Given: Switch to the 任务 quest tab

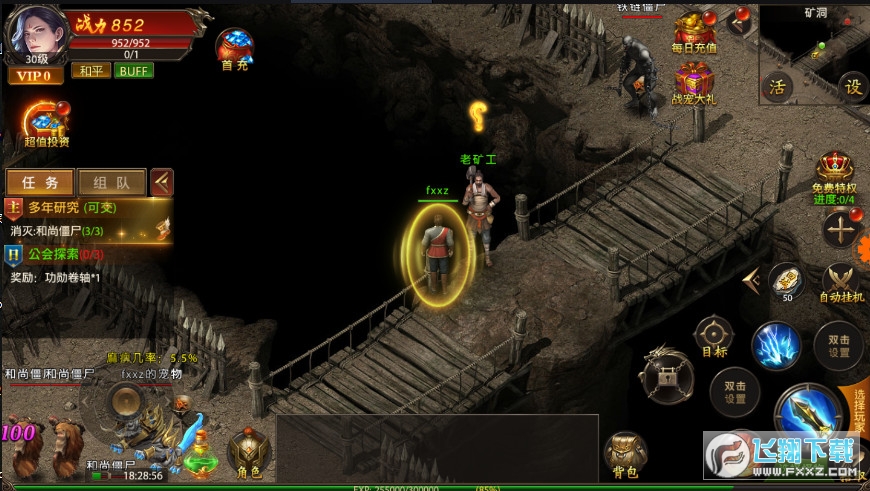Looking at the screenshot, I should coord(40,183).
